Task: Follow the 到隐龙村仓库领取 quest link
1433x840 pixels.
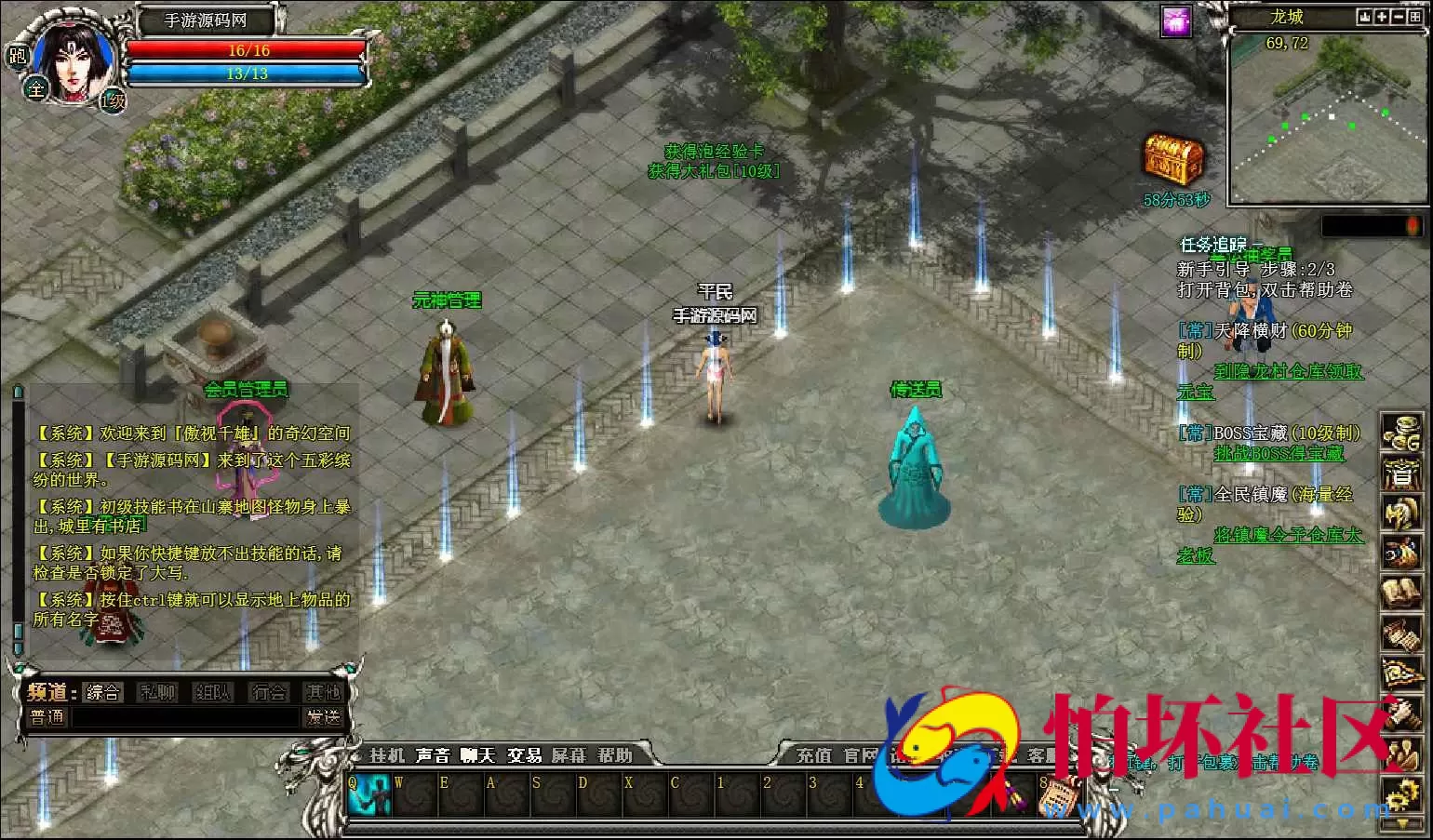Action: [x=1288, y=371]
